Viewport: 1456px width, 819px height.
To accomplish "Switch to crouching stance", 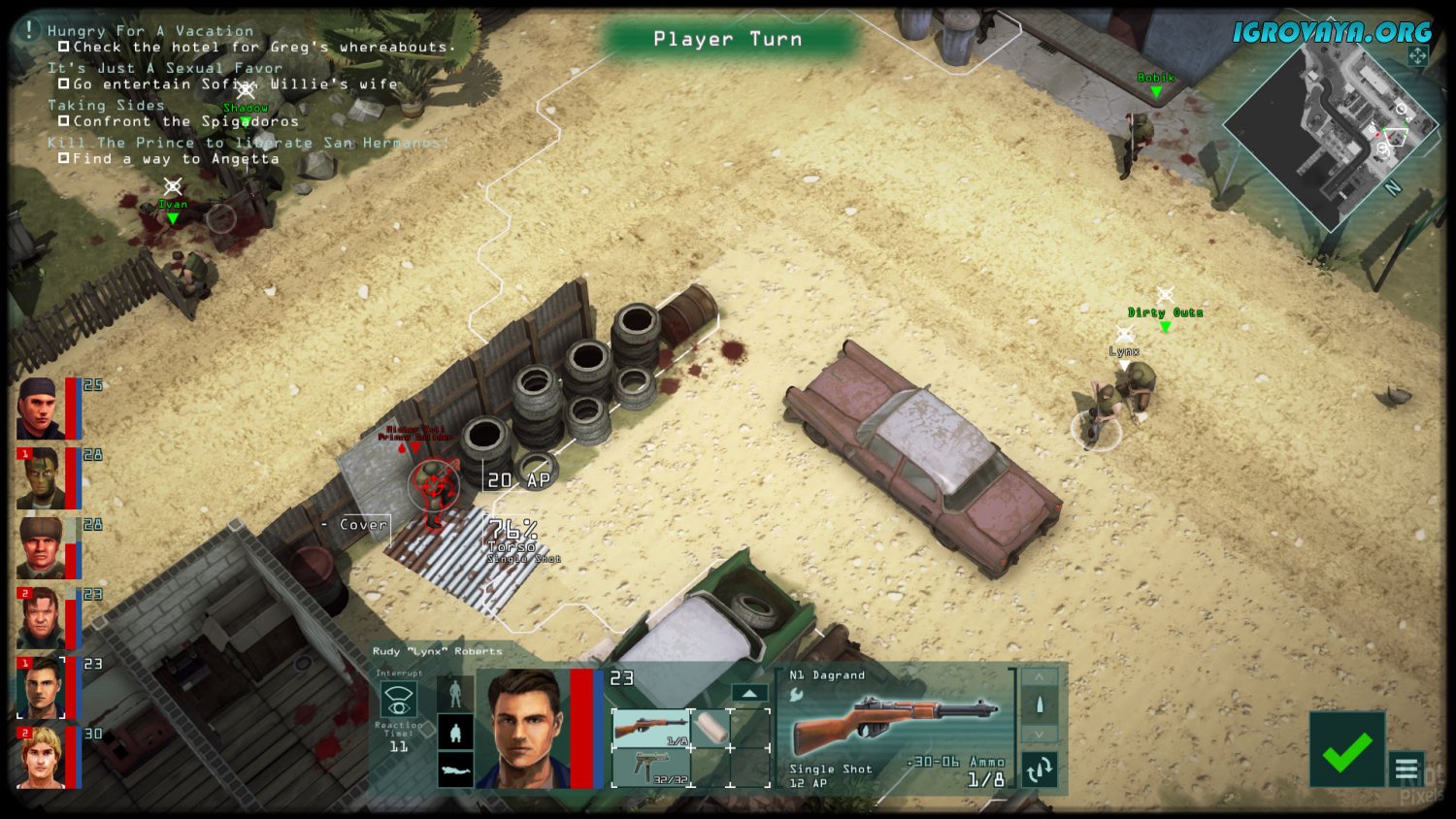I will [455, 732].
